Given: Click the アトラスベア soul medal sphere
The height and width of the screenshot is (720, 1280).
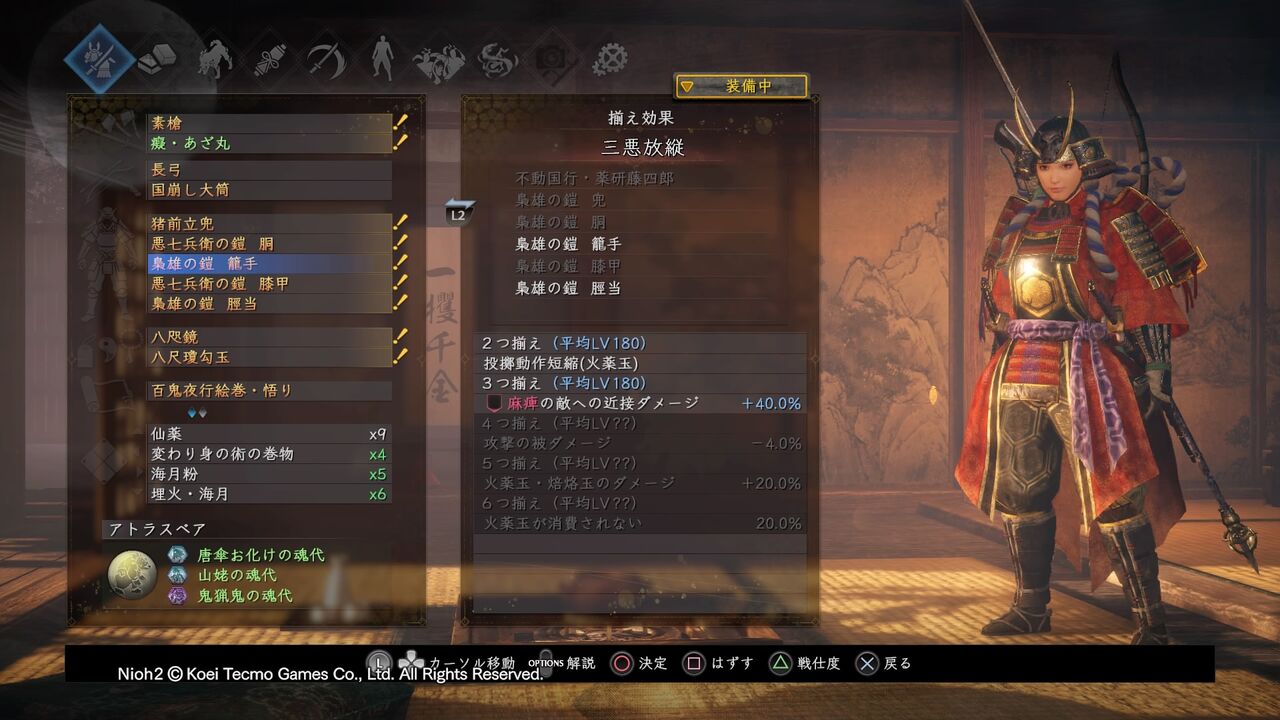Looking at the screenshot, I should pos(131,572).
